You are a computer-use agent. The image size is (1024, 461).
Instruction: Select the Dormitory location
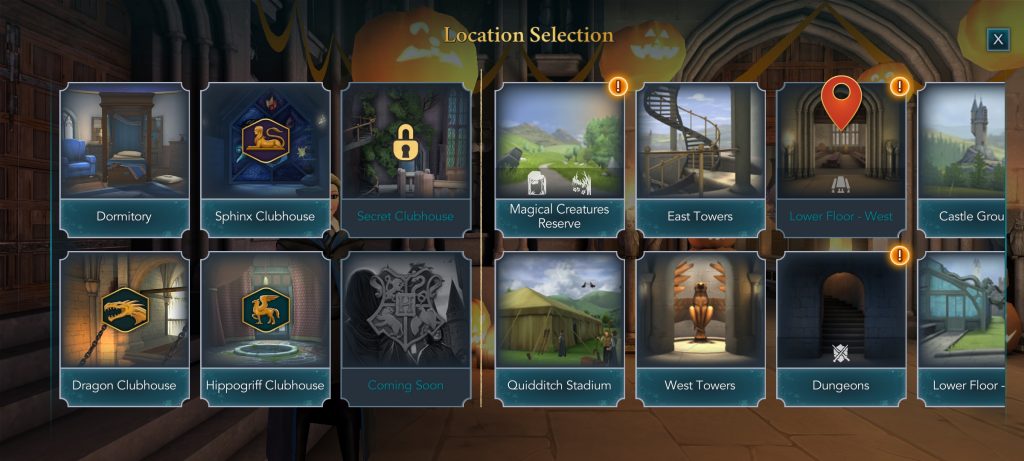click(x=124, y=158)
